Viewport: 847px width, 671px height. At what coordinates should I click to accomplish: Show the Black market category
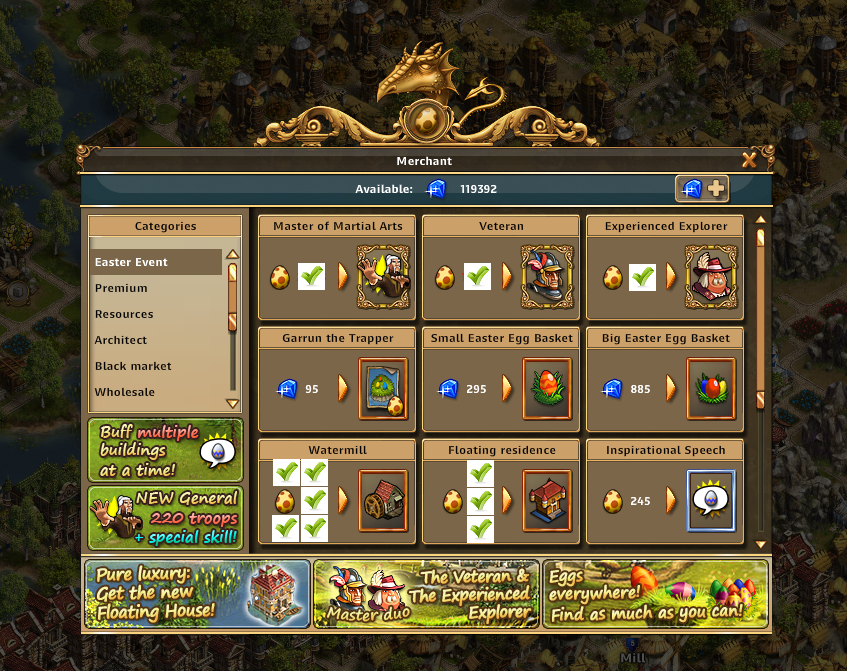tap(155, 366)
